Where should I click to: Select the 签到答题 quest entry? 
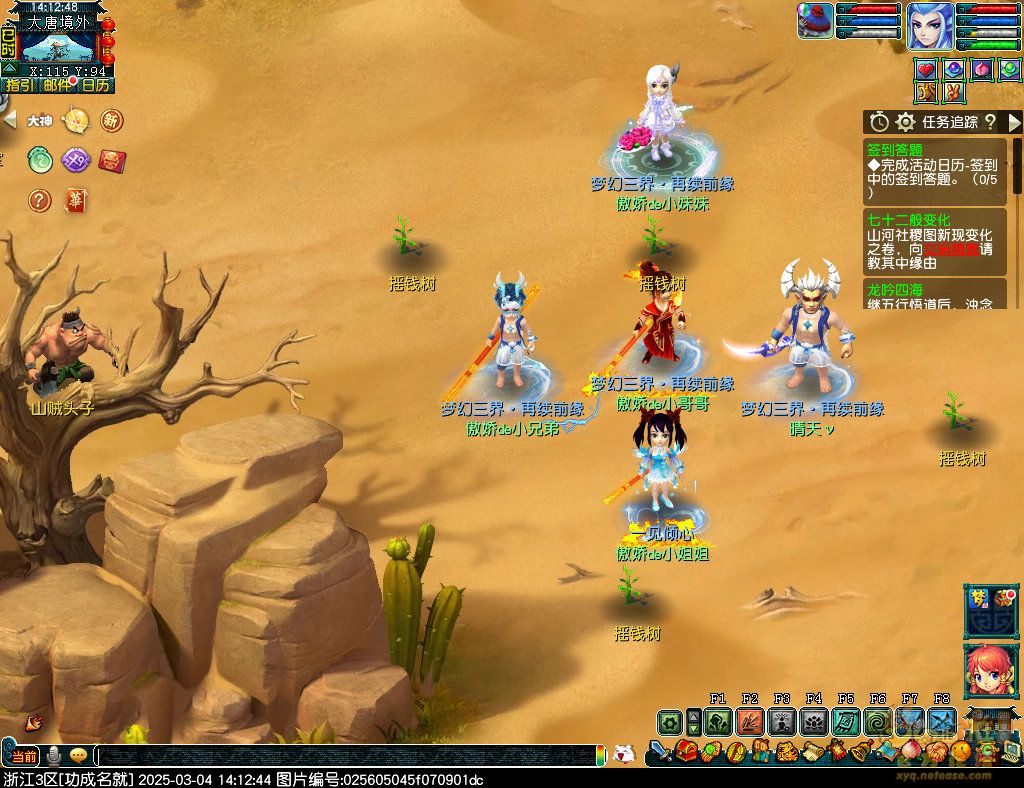pyautogui.click(x=895, y=149)
